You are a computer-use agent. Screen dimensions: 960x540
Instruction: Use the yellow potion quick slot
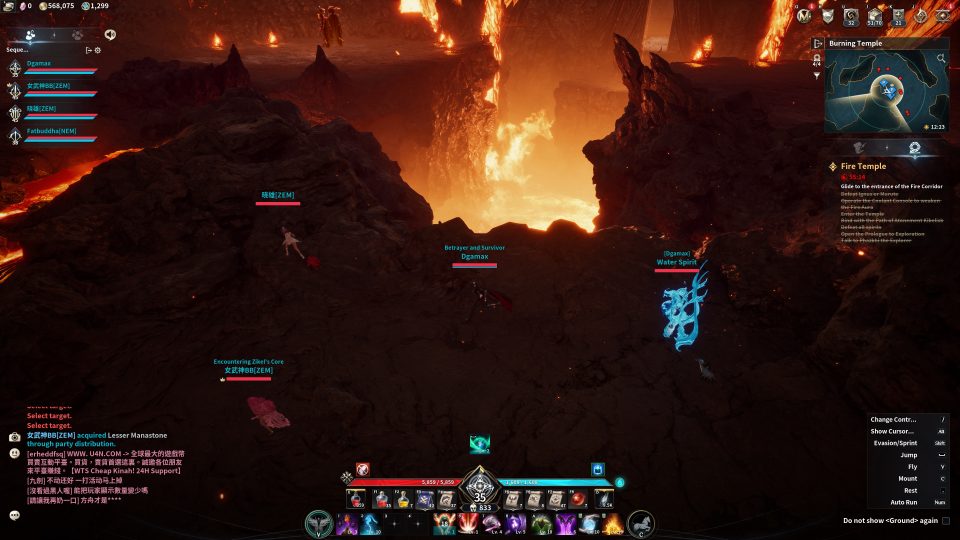click(x=404, y=500)
